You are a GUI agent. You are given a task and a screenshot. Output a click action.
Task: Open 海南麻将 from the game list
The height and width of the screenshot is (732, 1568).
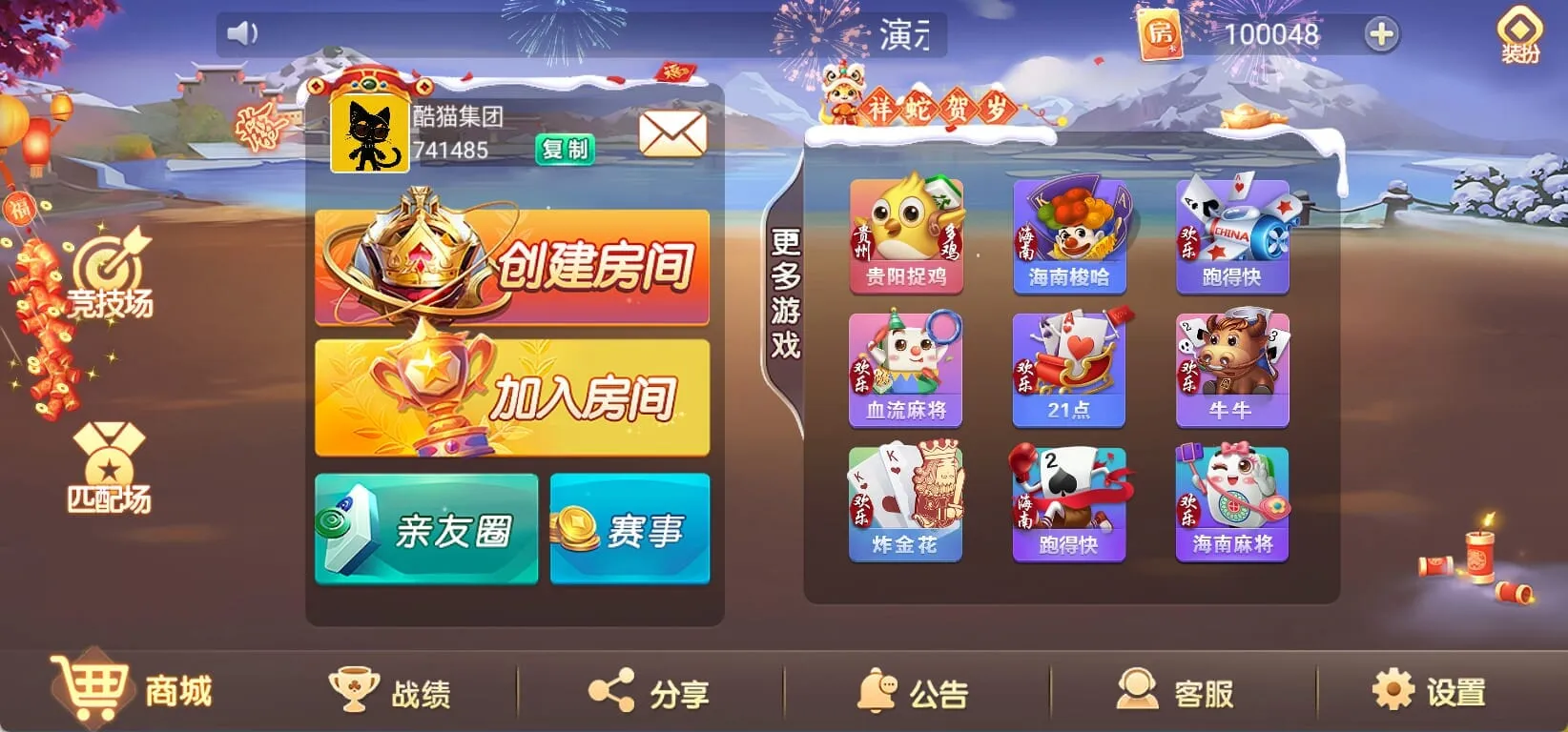coord(1229,500)
